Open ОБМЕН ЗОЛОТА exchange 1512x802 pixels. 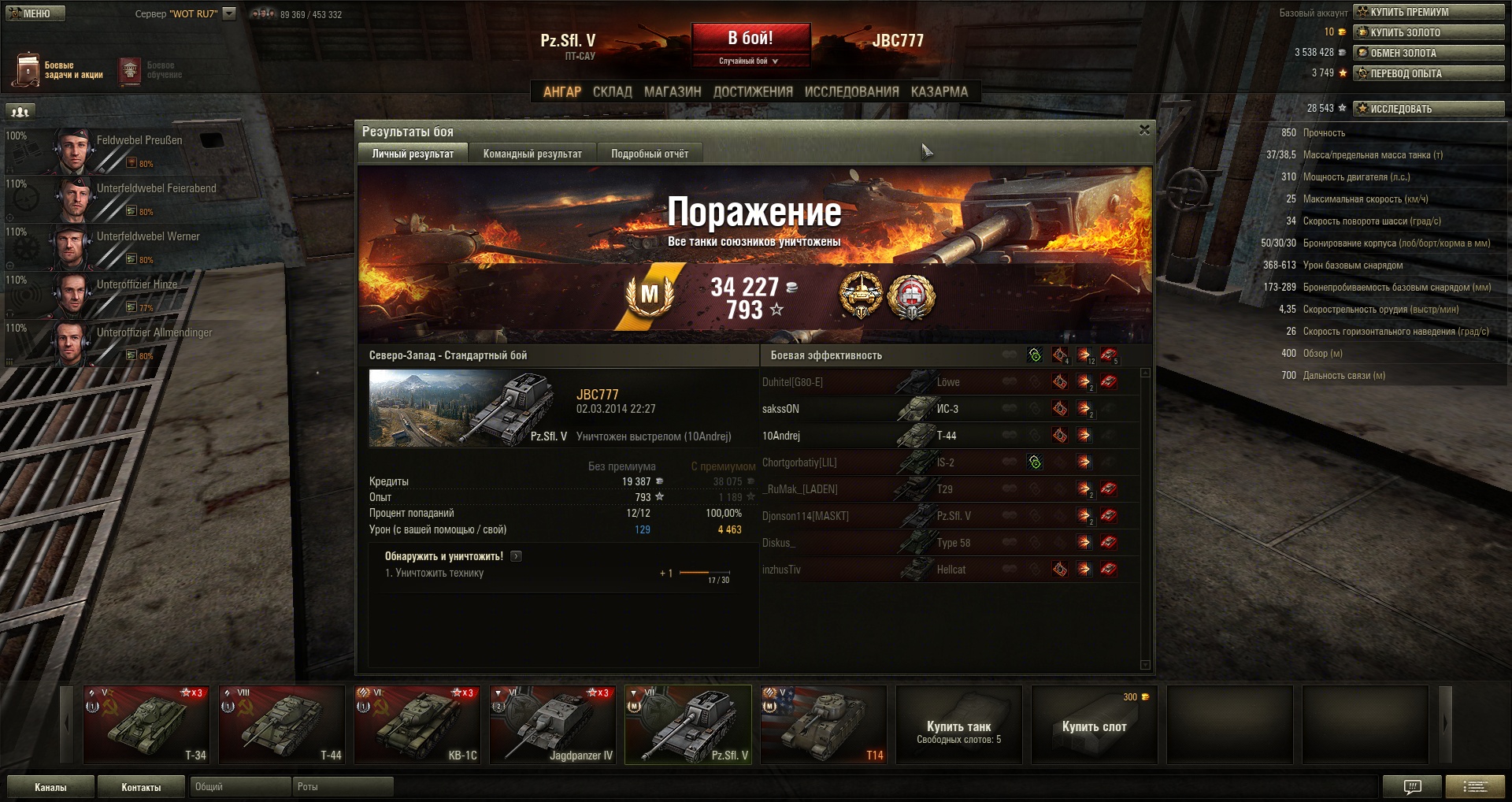click(x=1429, y=53)
